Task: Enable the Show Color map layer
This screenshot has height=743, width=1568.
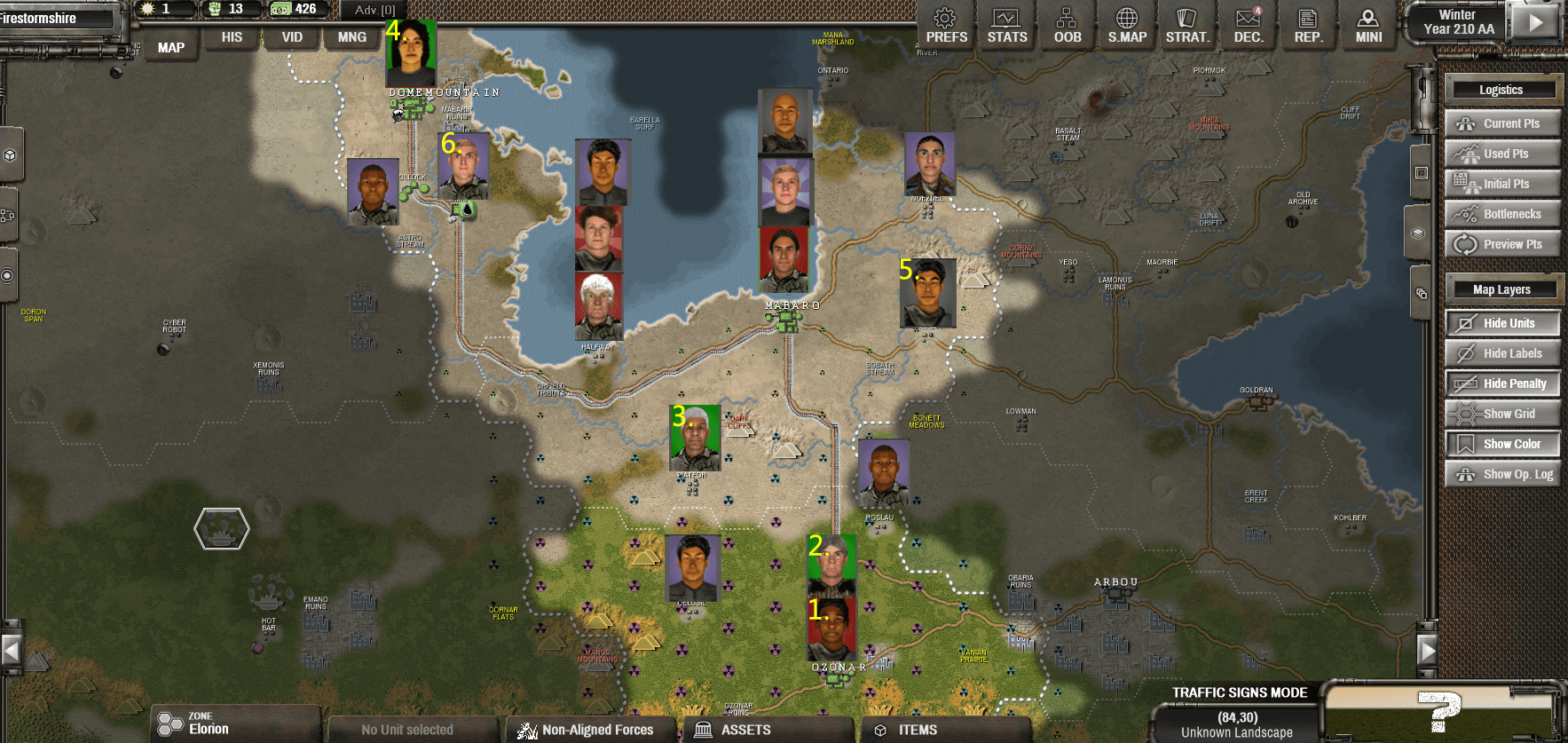Action: point(1502,443)
